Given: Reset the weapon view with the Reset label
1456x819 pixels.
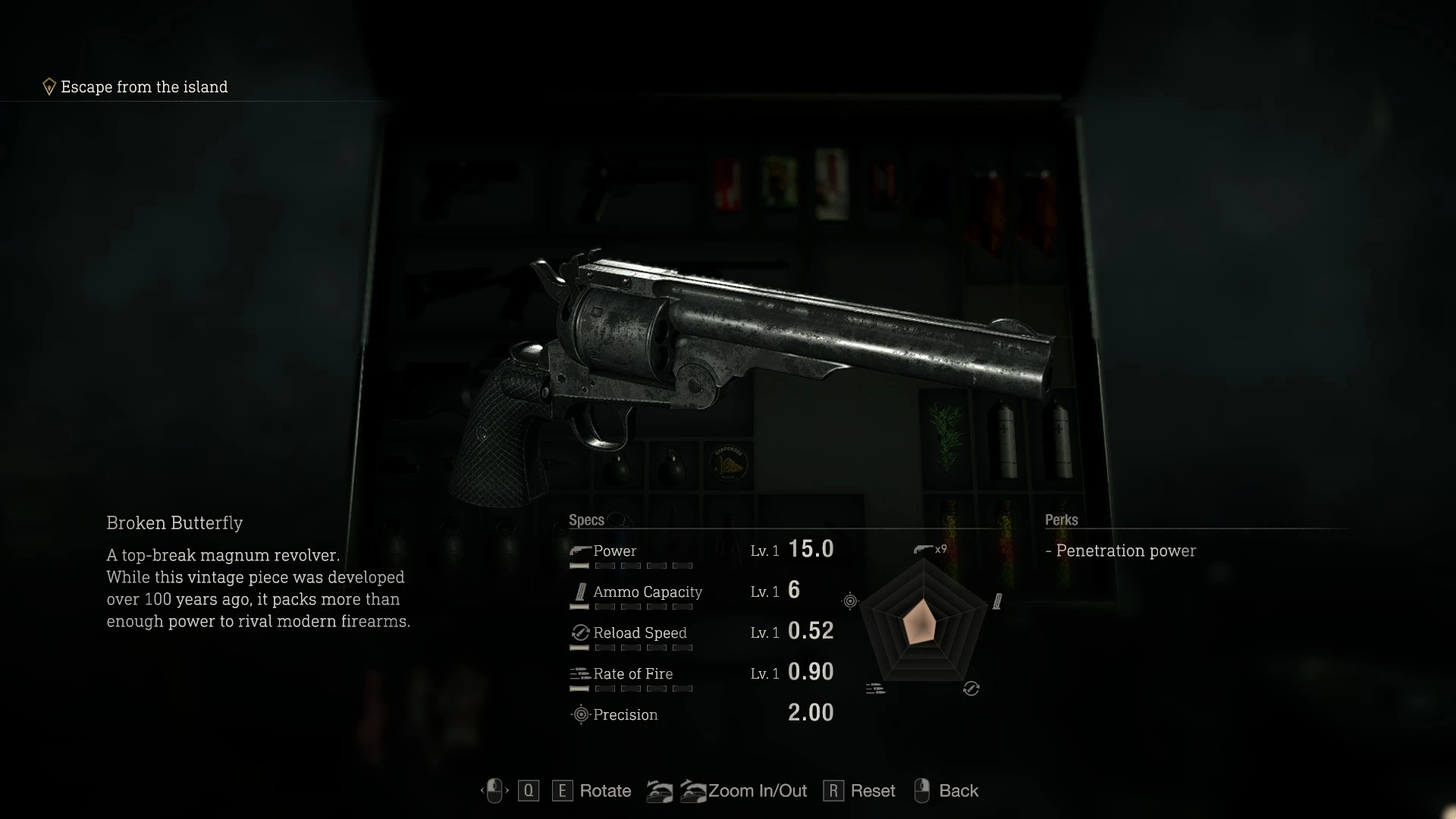Looking at the screenshot, I should point(872,791).
